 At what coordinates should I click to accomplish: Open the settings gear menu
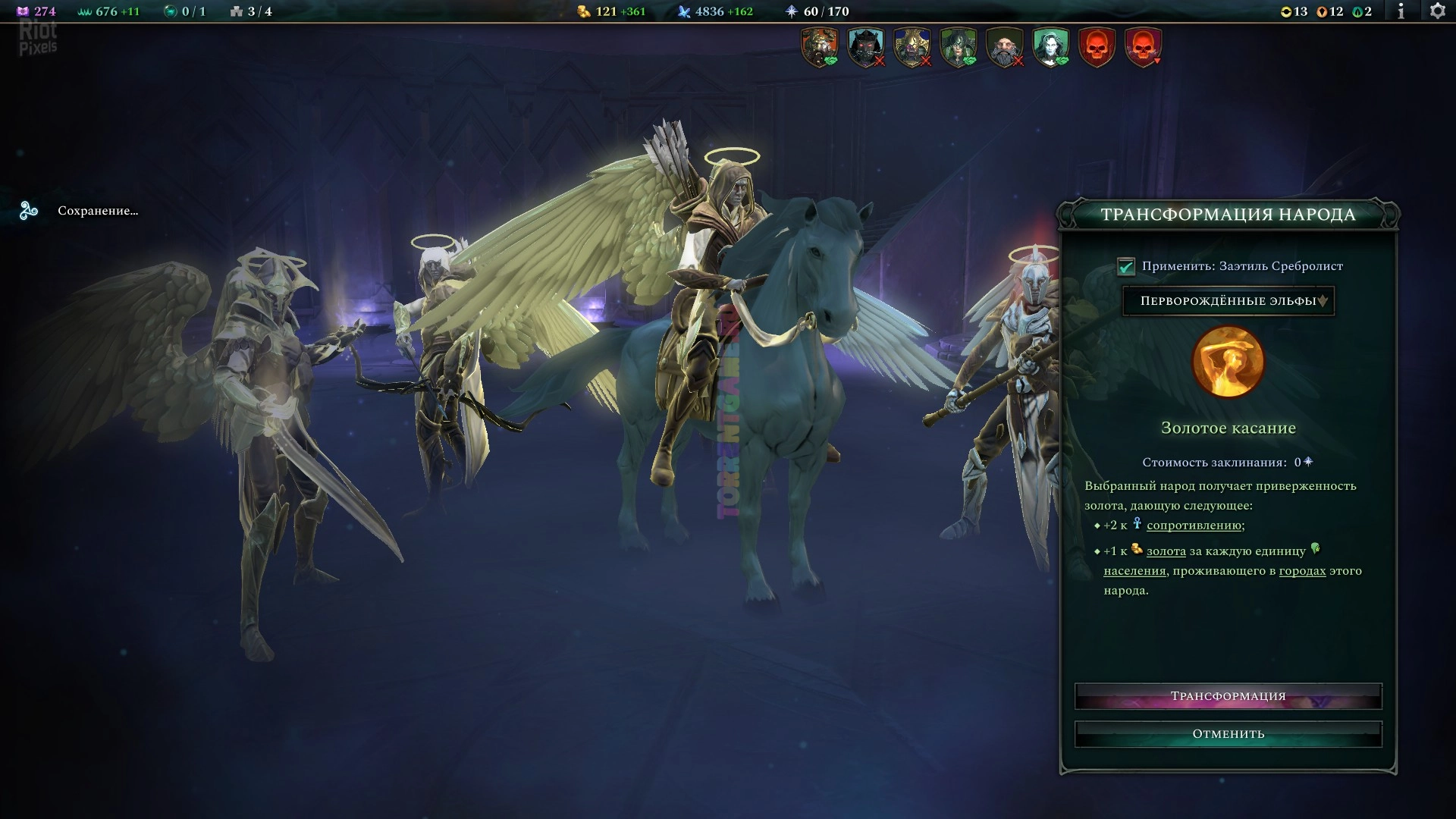1437,11
